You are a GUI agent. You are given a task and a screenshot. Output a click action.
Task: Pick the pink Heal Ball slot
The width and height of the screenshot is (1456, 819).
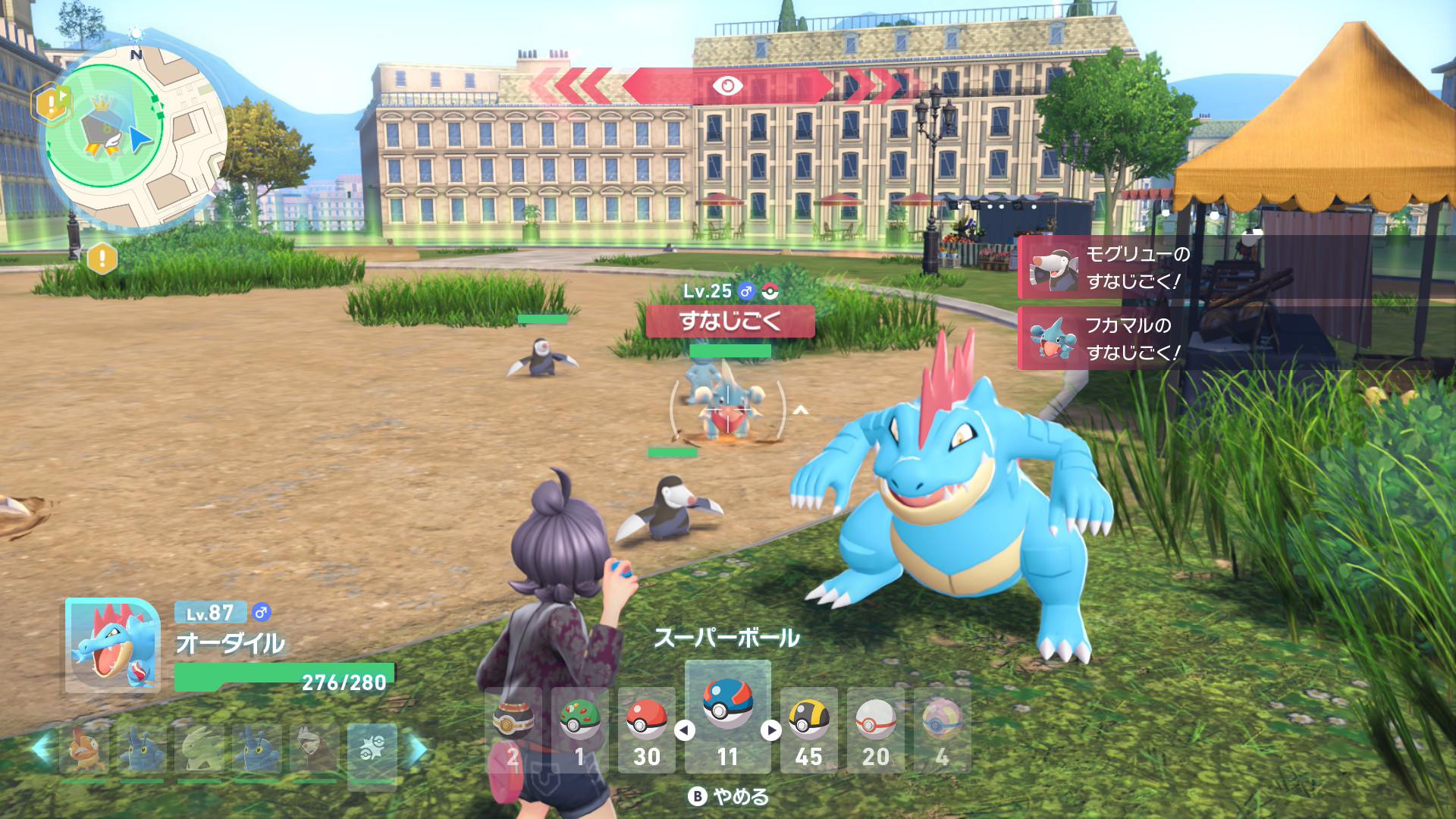coord(942,730)
